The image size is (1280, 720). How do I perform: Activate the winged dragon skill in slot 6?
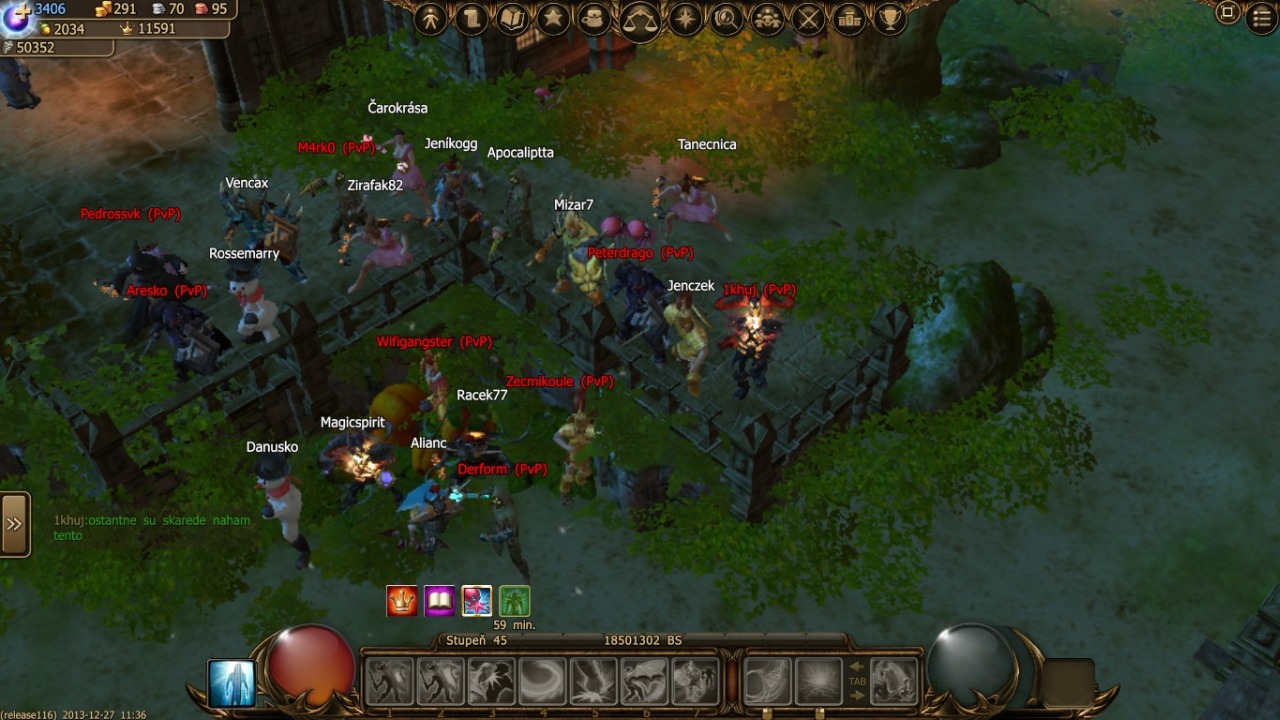(644, 681)
